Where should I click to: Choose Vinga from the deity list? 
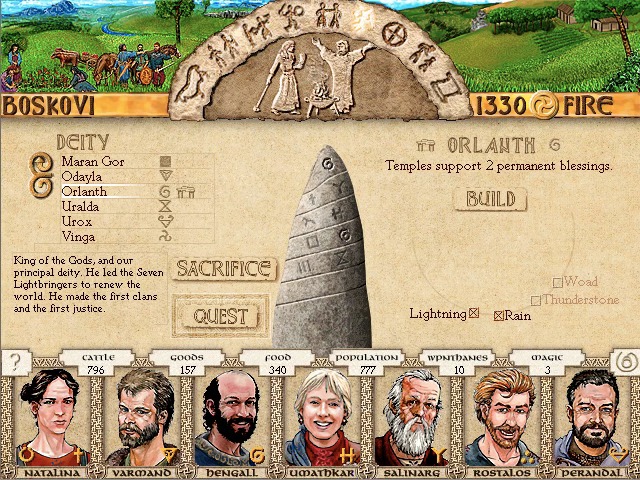tap(78, 237)
